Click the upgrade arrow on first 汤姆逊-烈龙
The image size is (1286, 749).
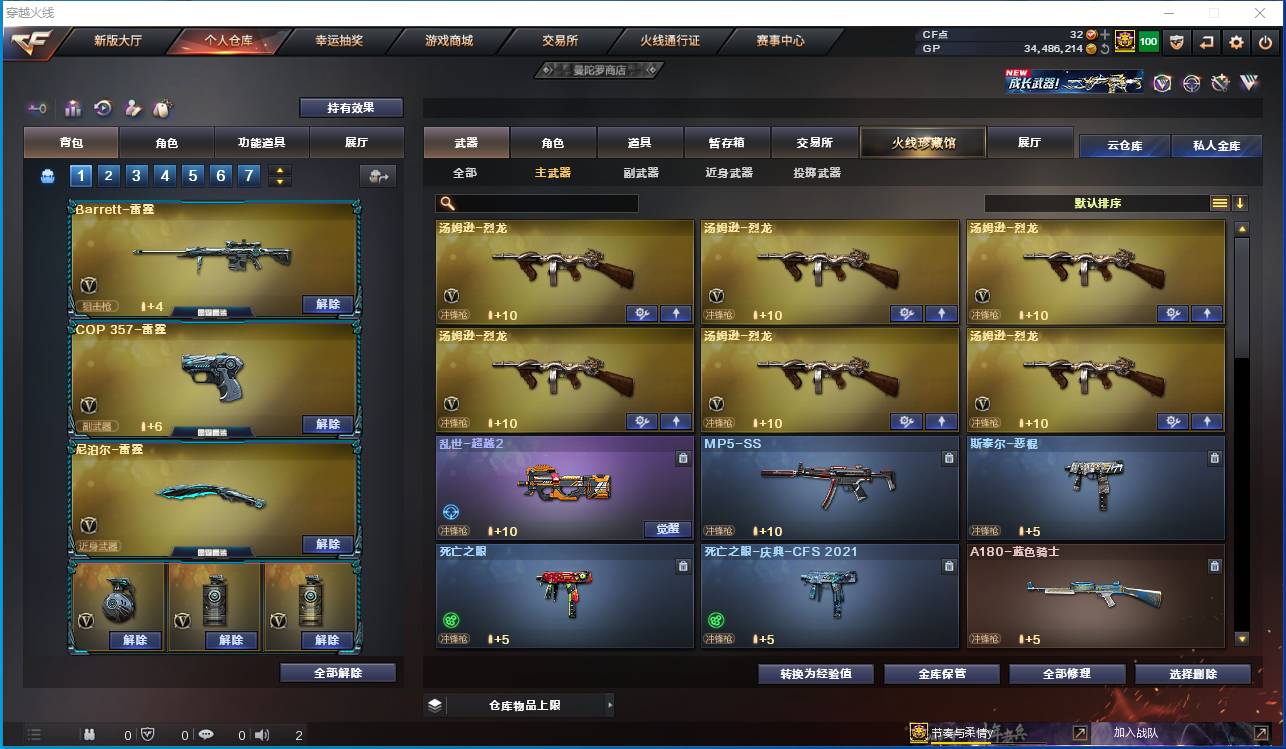coord(675,313)
